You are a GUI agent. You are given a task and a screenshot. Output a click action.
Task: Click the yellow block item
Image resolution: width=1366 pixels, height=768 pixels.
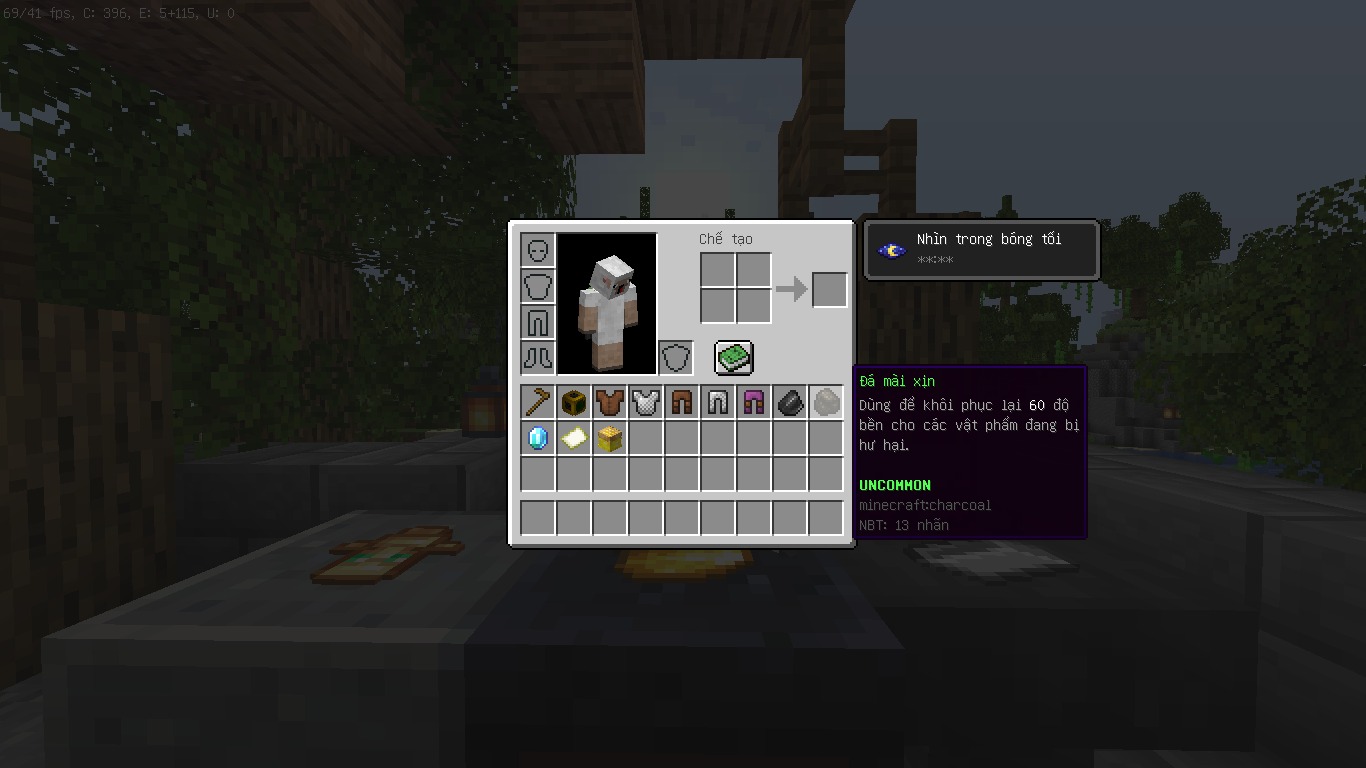(x=610, y=438)
